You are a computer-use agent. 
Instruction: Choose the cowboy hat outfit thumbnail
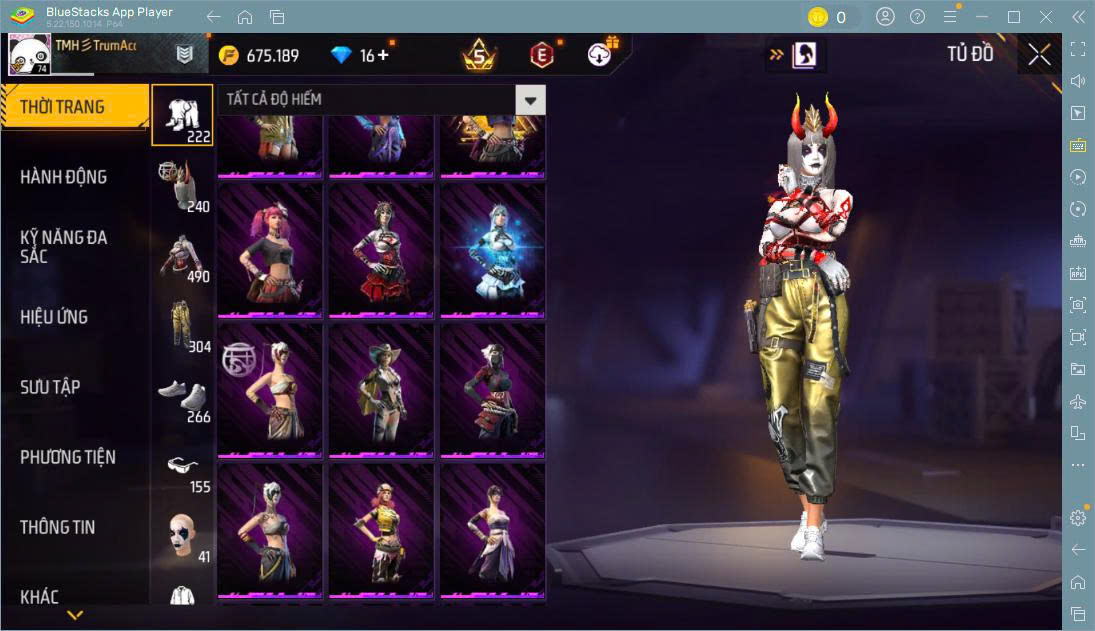click(381, 390)
